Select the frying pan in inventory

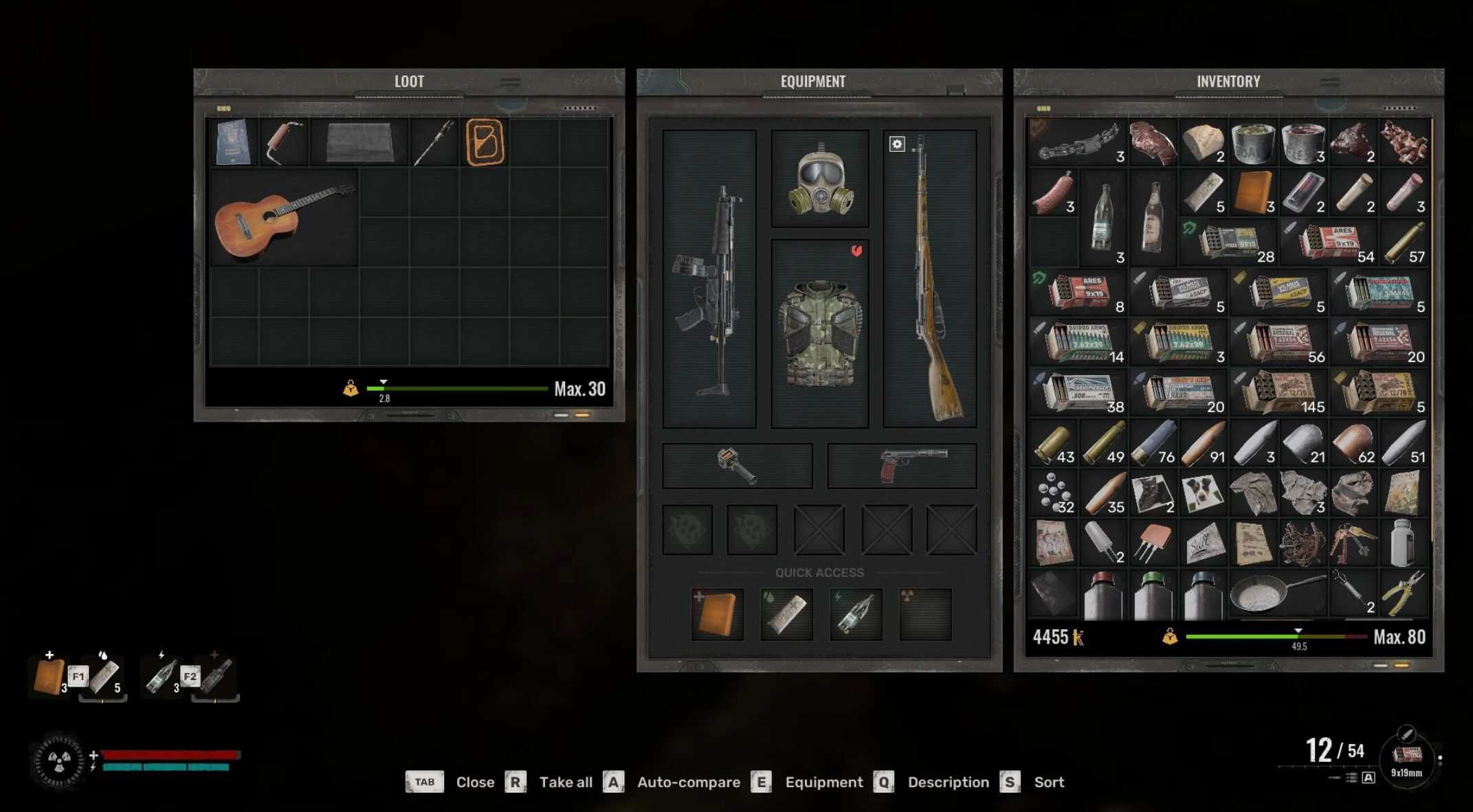(1277, 594)
